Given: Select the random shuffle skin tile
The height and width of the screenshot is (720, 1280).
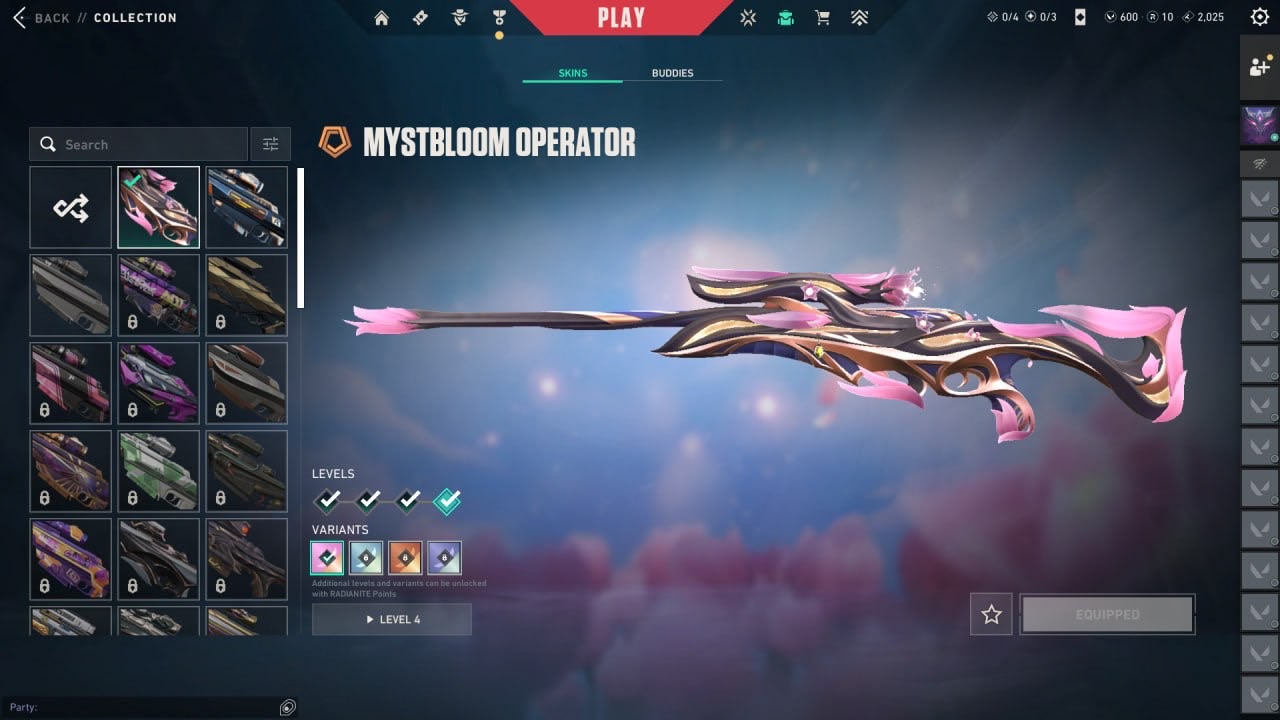Looking at the screenshot, I should click(x=71, y=207).
